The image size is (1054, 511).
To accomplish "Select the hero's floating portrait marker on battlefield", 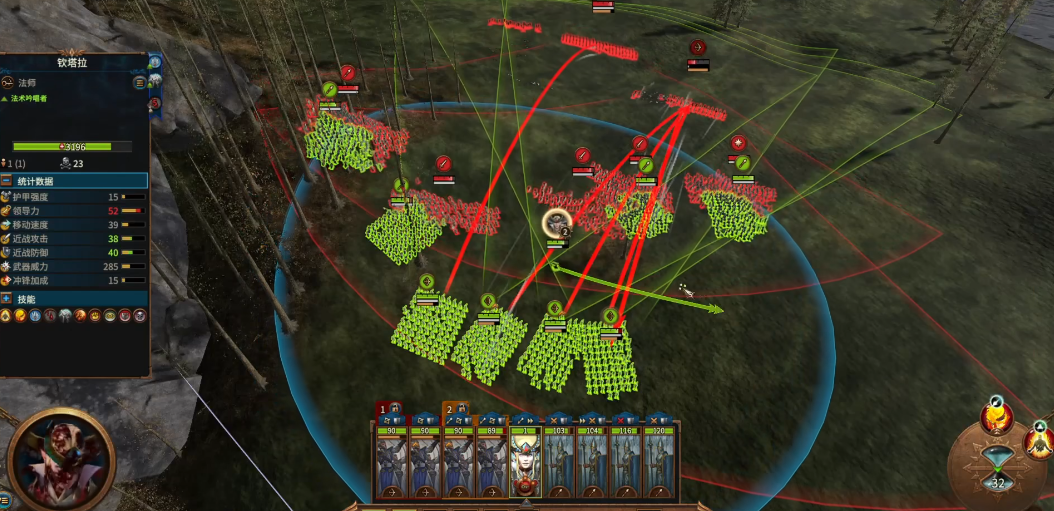I will [556, 224].
